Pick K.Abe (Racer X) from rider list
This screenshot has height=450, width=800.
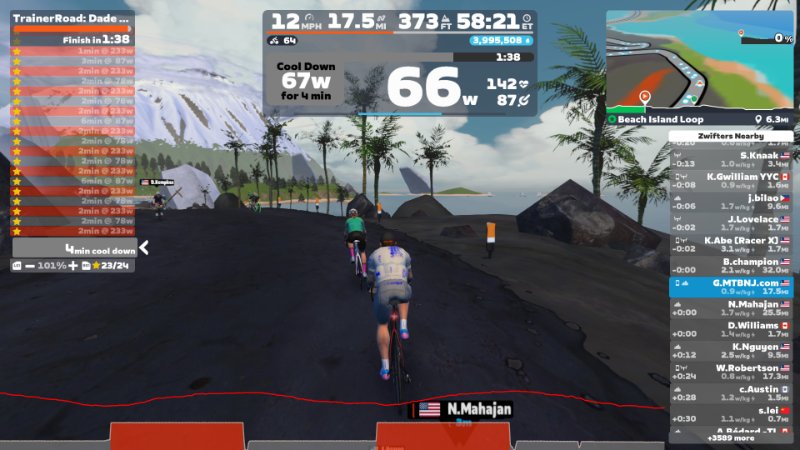[x=731, y=245]
